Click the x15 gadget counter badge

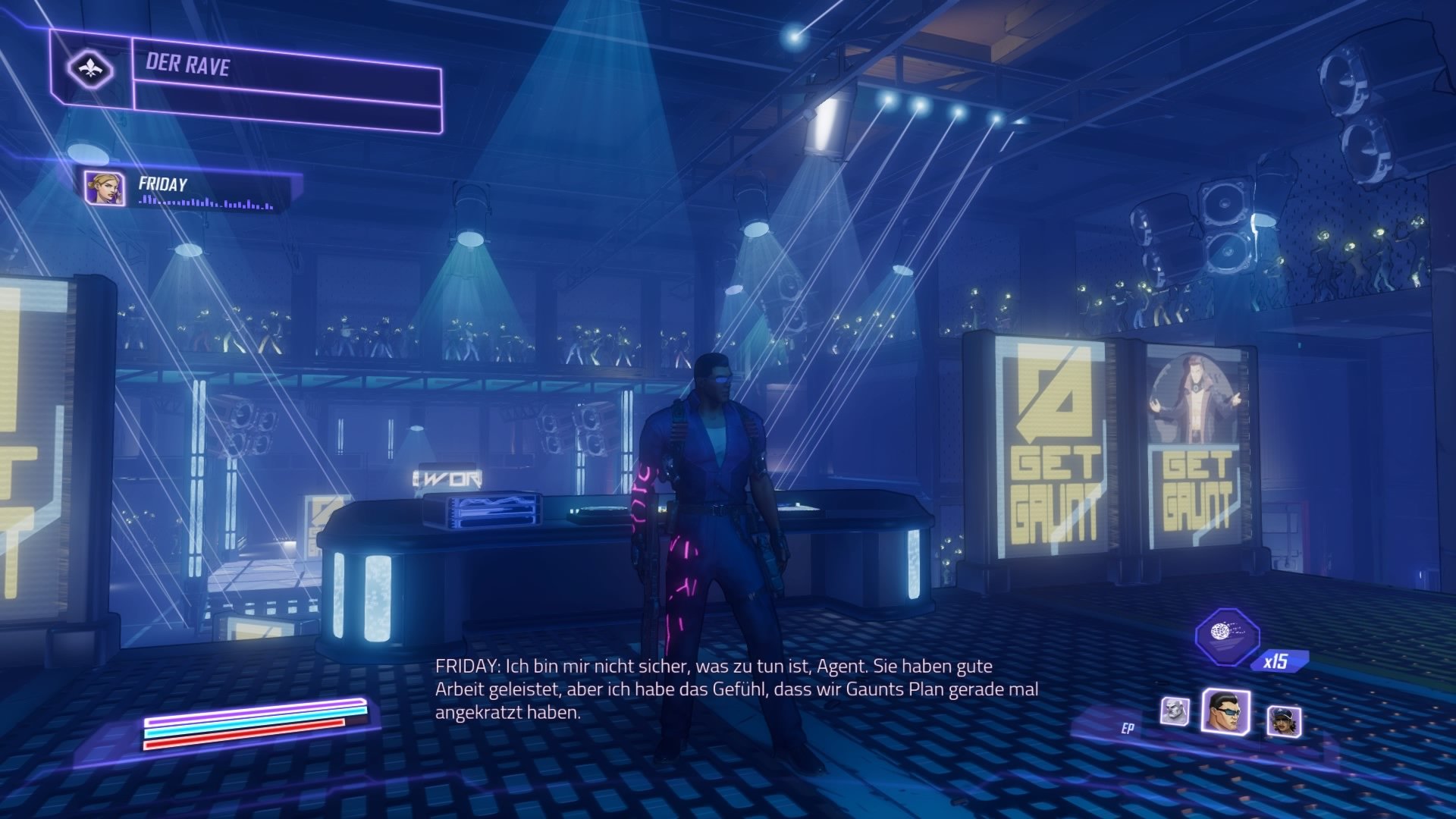pos(1278,661)
